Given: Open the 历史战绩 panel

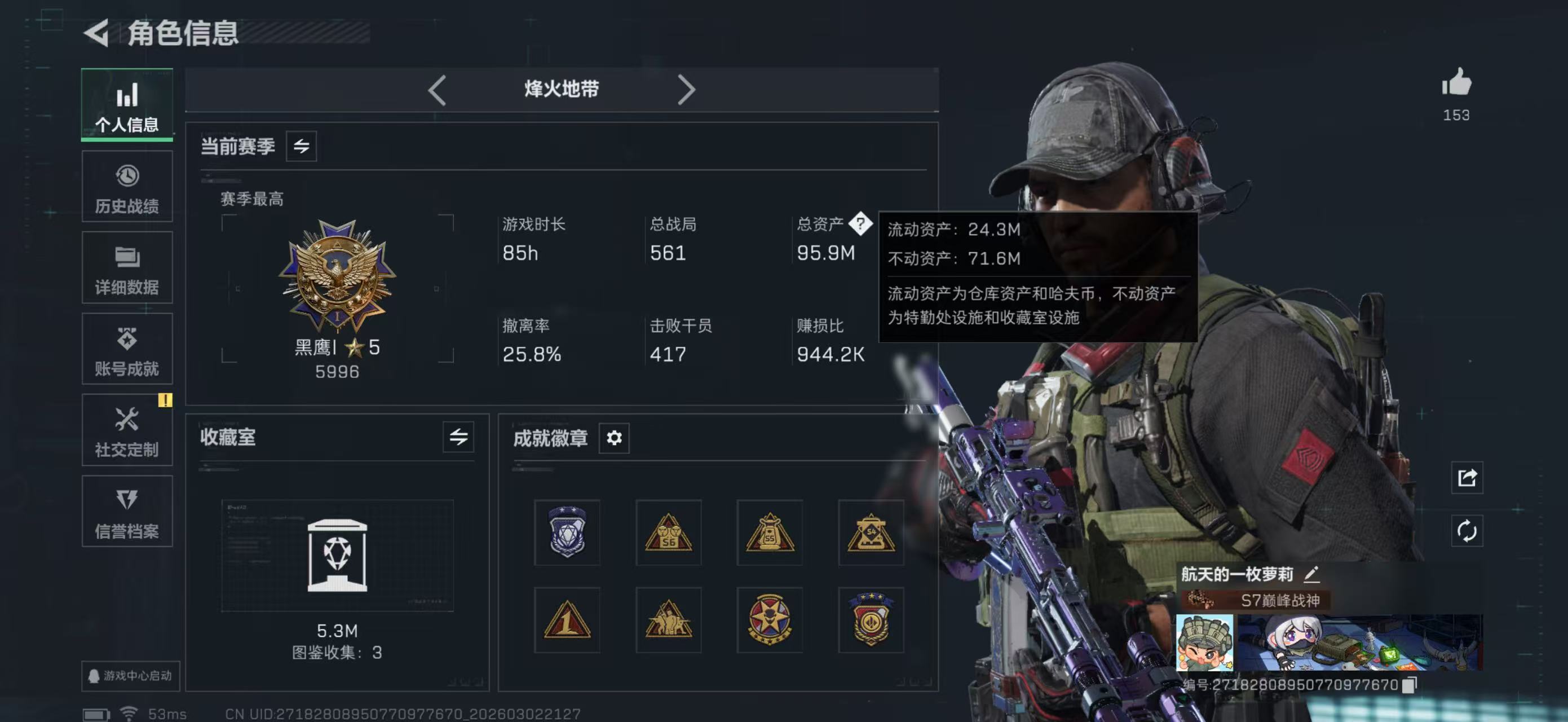Looking at the screenshot, I should click(127, 186).
